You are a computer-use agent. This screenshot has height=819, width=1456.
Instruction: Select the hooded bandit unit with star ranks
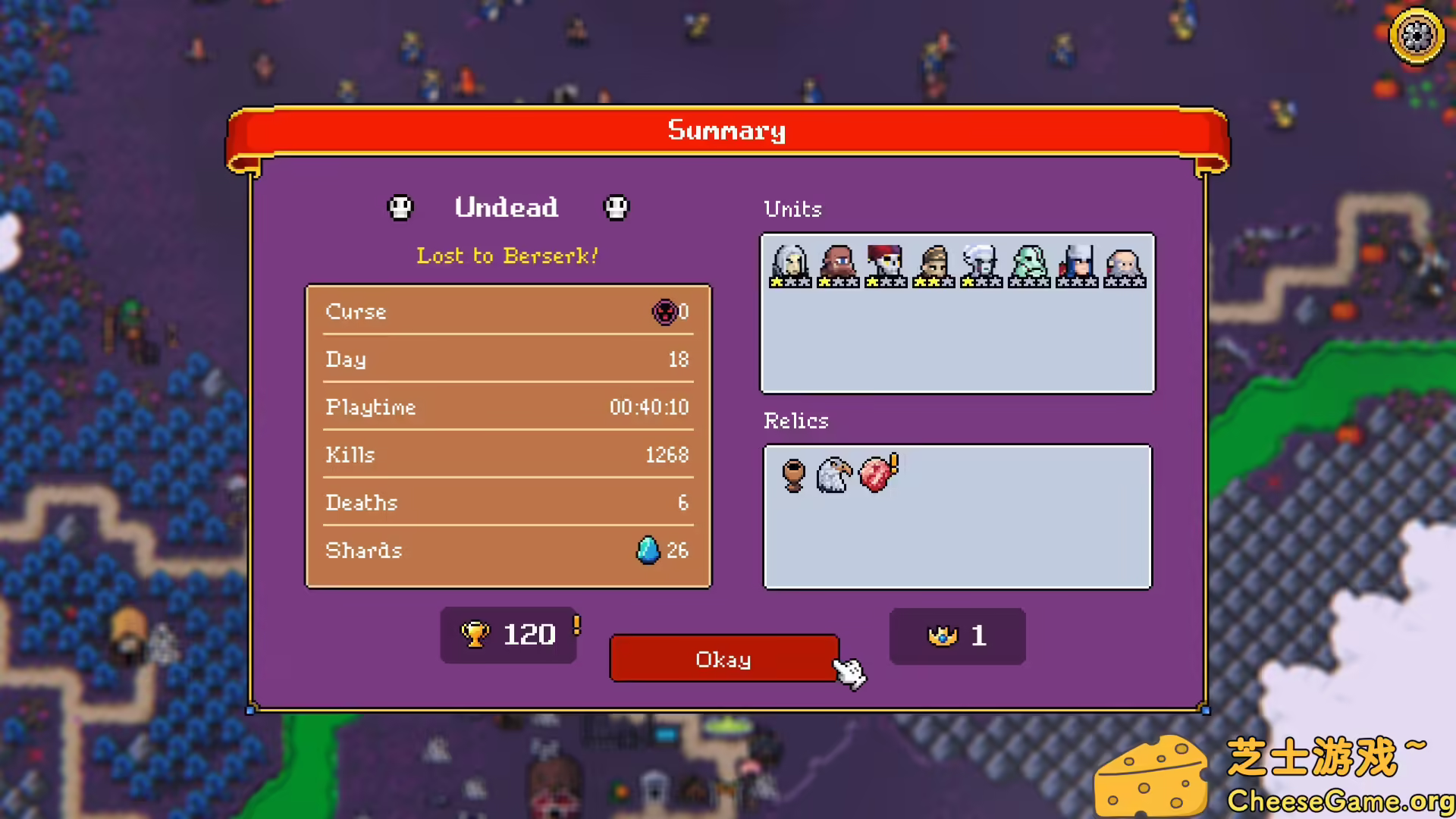click(933, 264)
